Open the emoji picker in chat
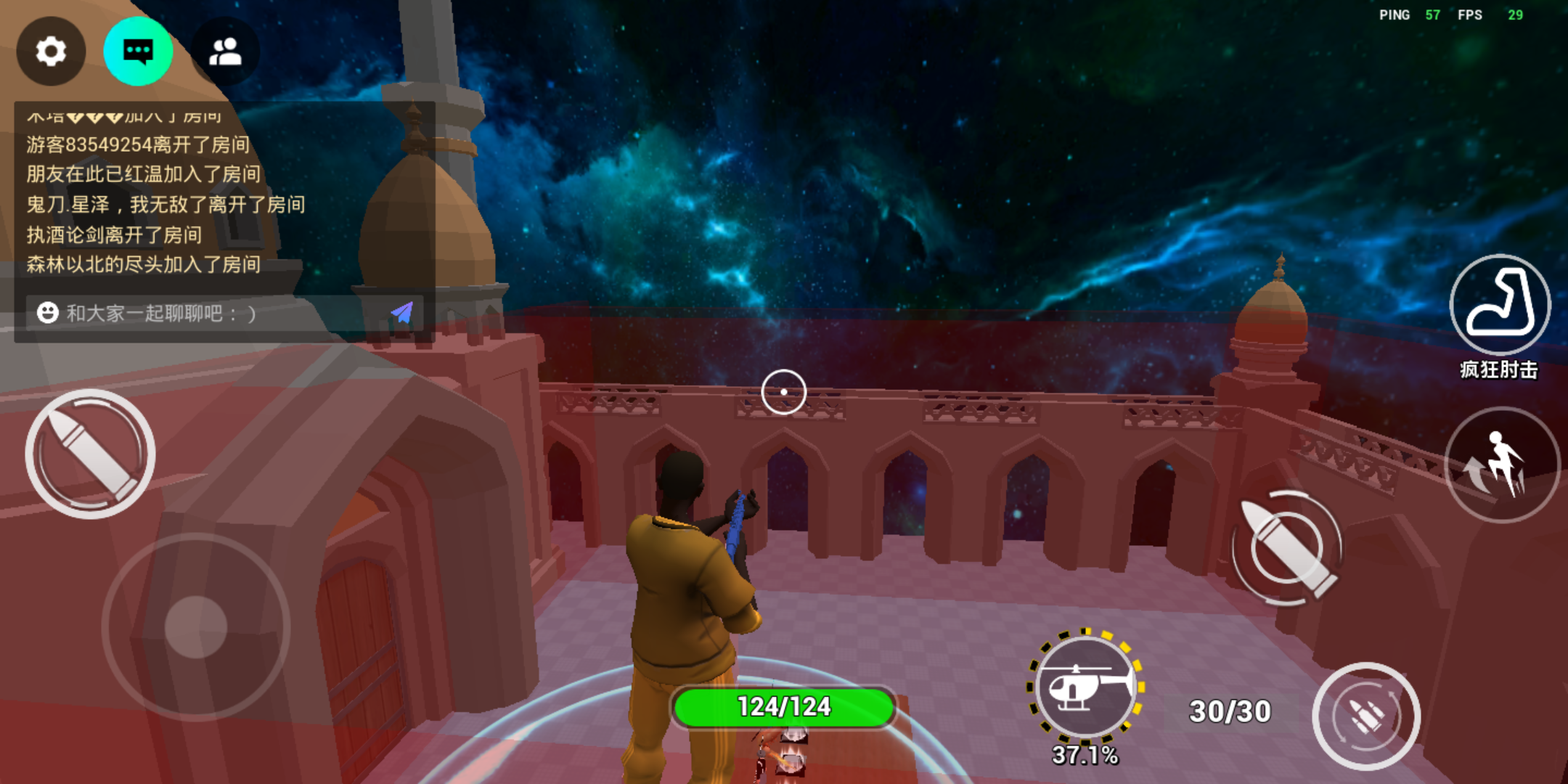The height and width of the screenshot is (784, 1568). click(48, 313)
